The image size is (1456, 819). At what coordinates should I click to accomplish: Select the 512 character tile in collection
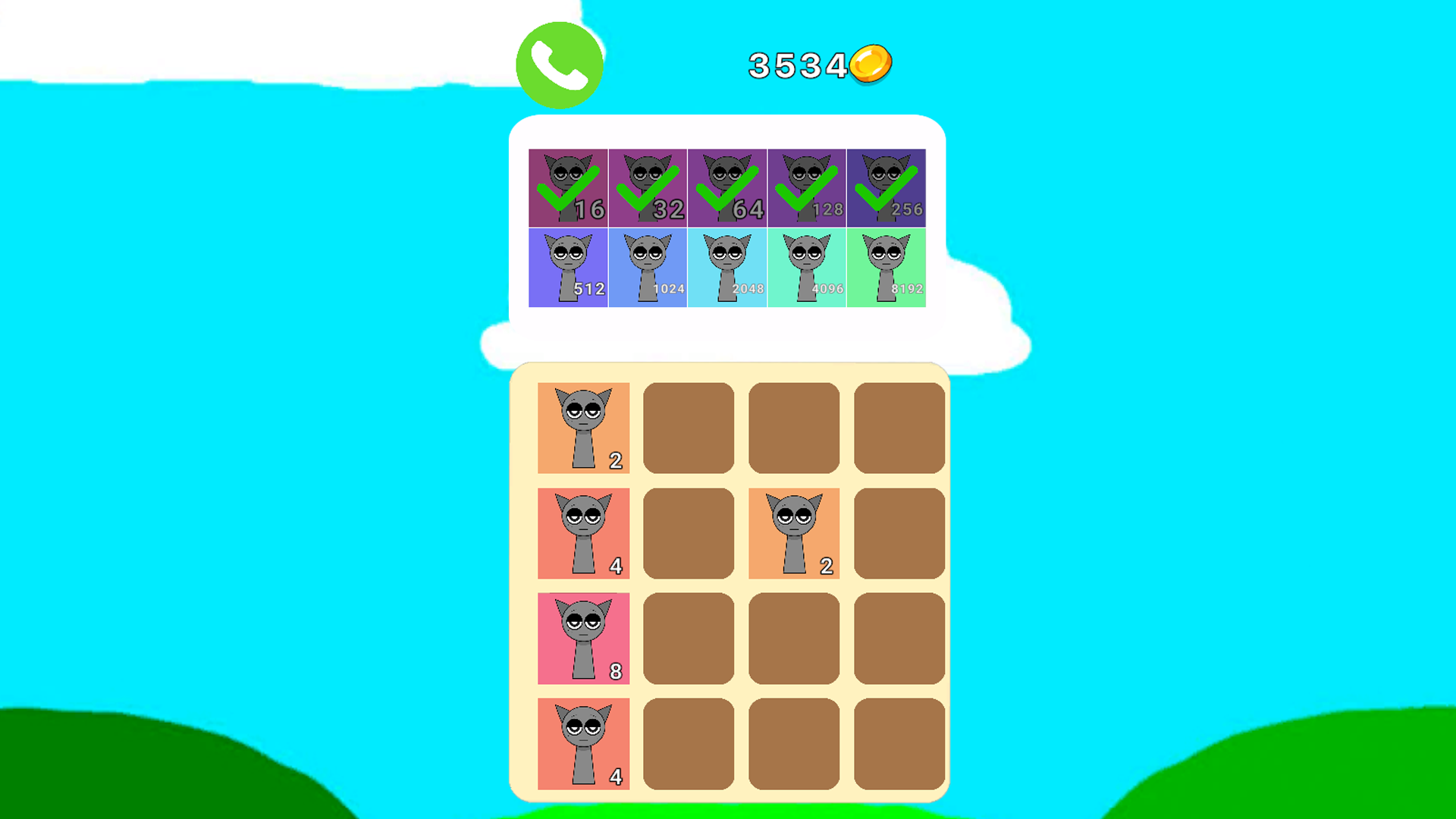(569, 266)
